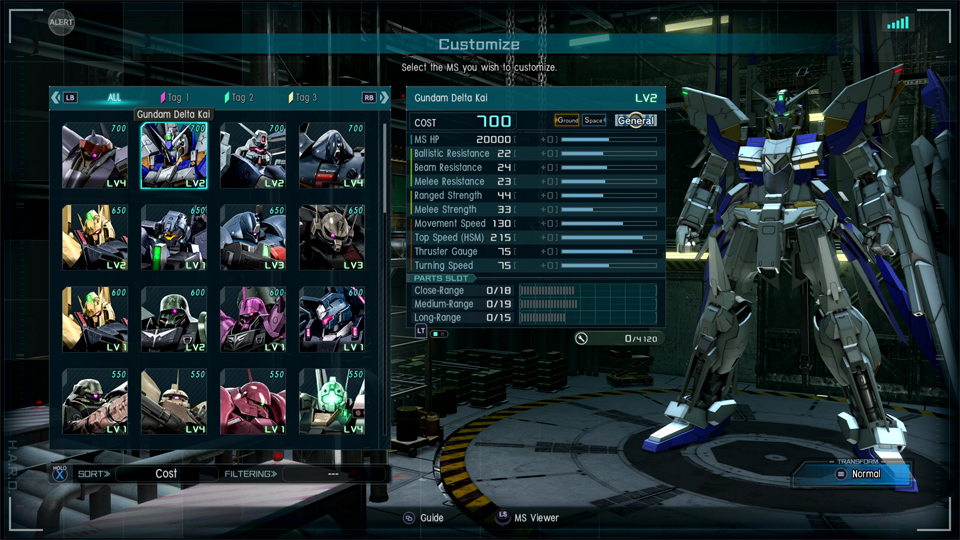This screenshot has height=540, width=960.
Task: Click the right arrow beside the tag tabs
Action: pos(384,98)
